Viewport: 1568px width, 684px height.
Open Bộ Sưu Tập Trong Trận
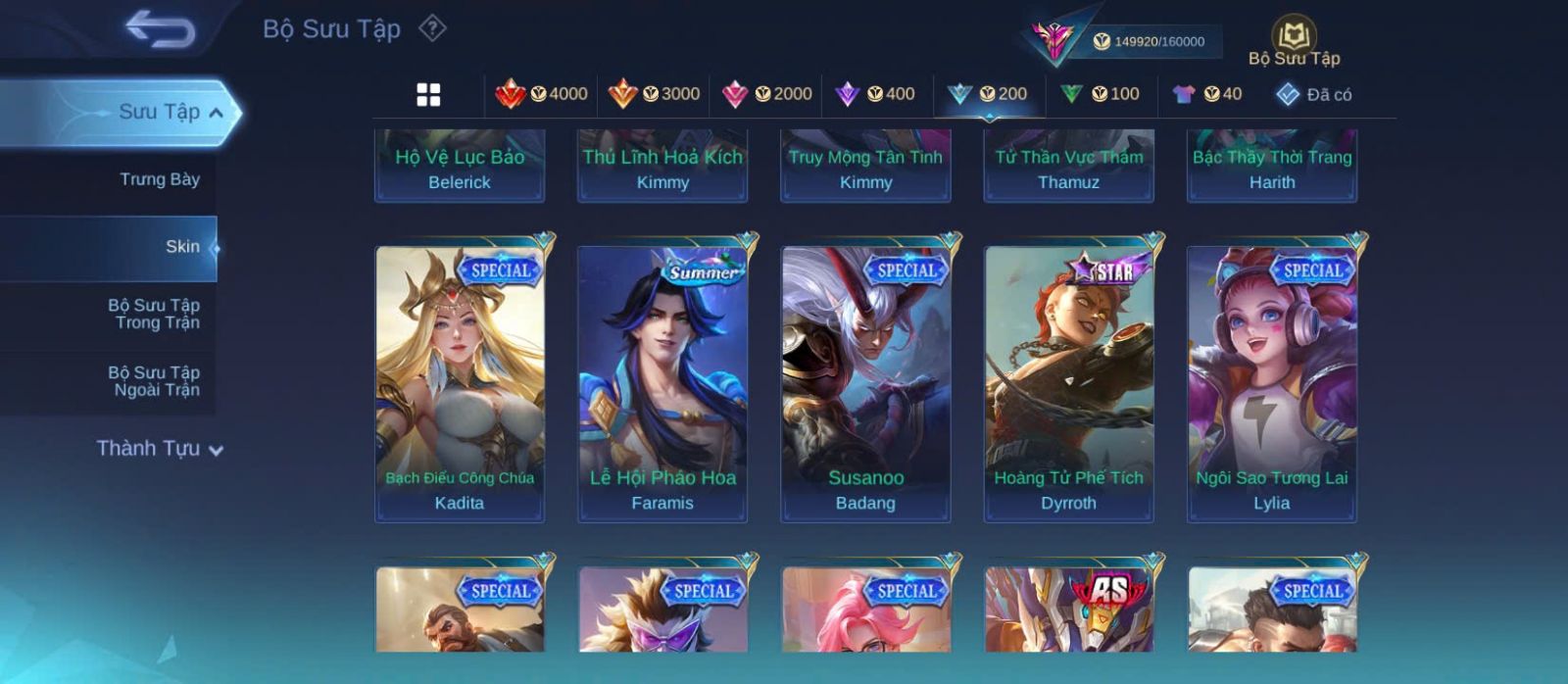155,314
